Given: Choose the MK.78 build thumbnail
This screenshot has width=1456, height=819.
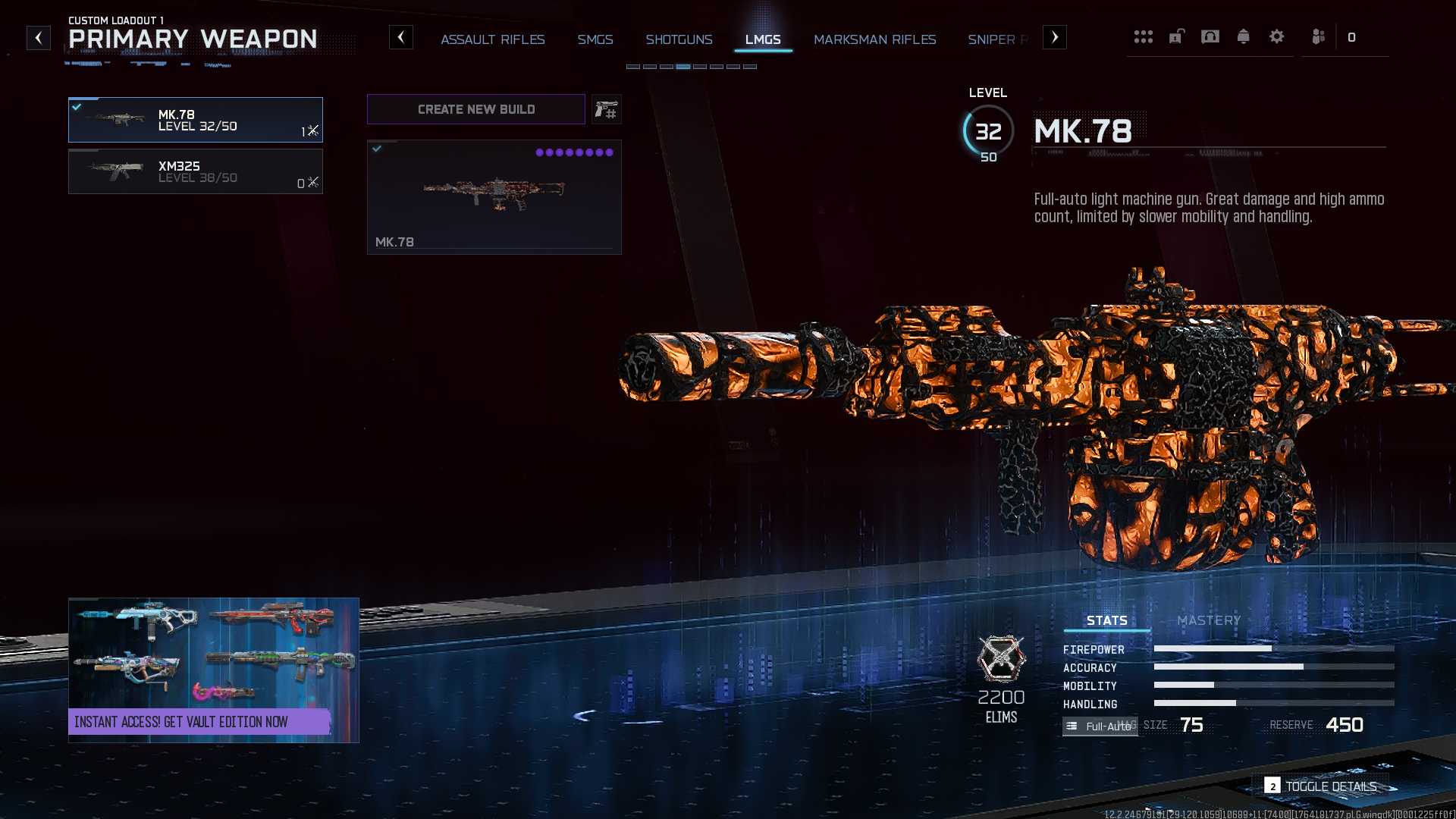Looking at the screenshot, I should (494, 197).
